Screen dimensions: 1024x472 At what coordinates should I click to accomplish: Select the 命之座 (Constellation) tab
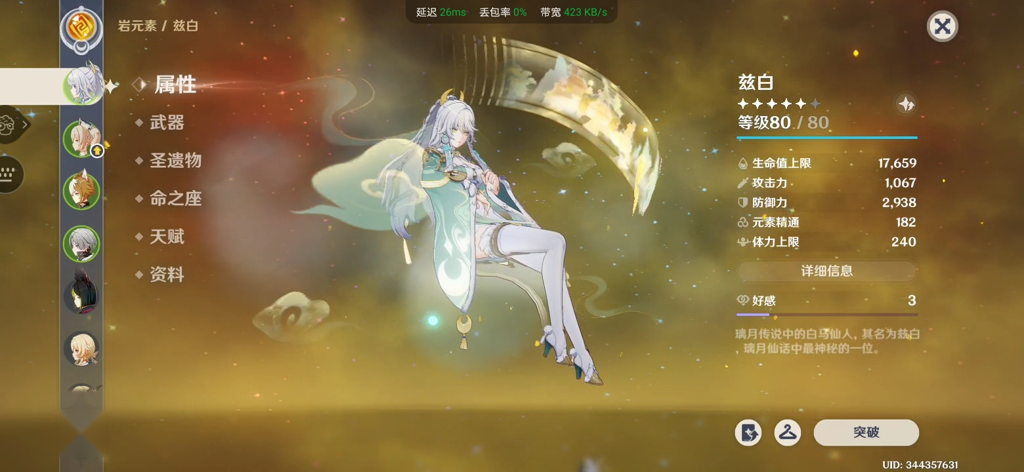[x=175, y=198]
